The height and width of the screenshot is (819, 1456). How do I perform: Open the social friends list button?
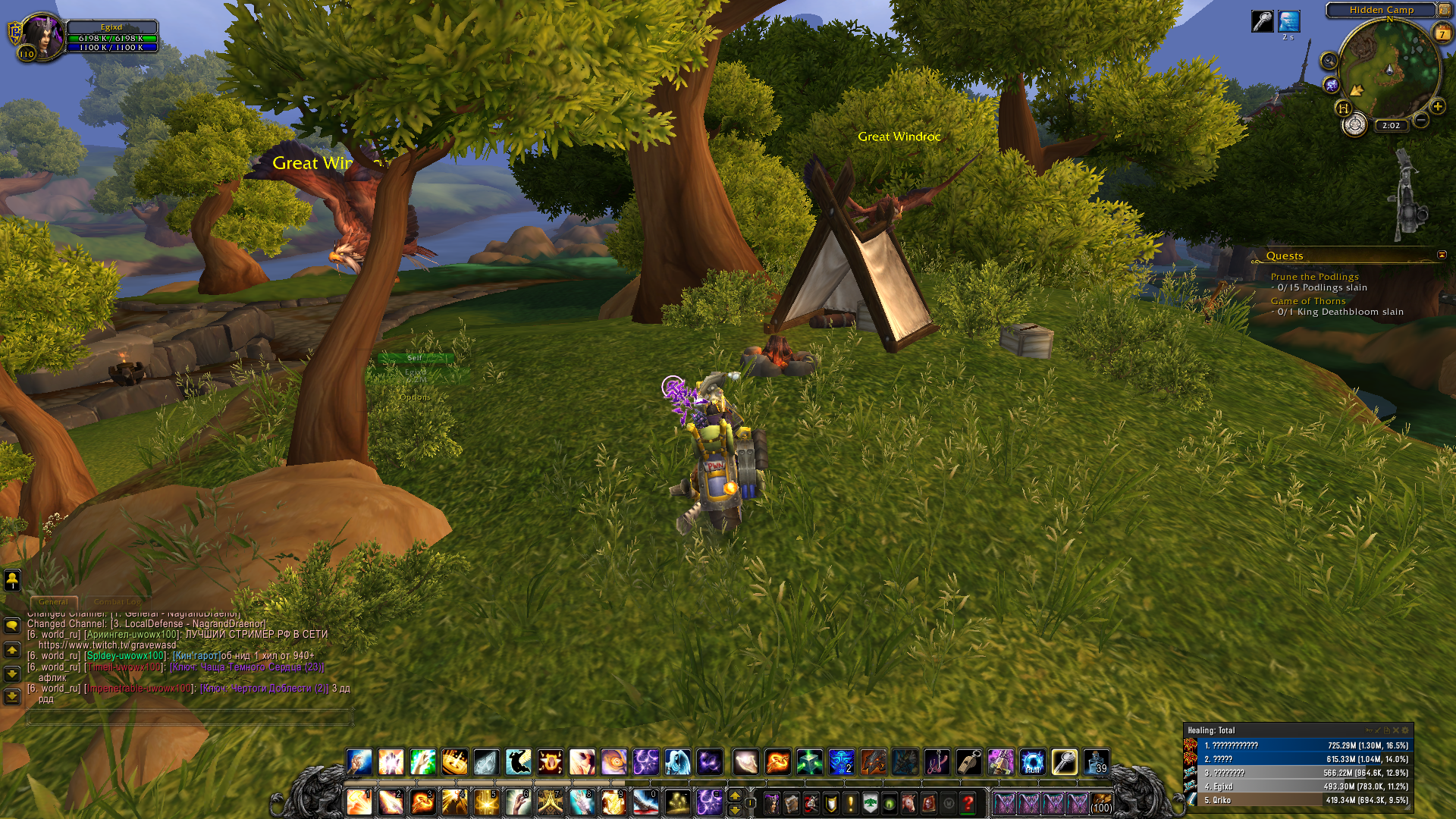(x=12, y=580)
